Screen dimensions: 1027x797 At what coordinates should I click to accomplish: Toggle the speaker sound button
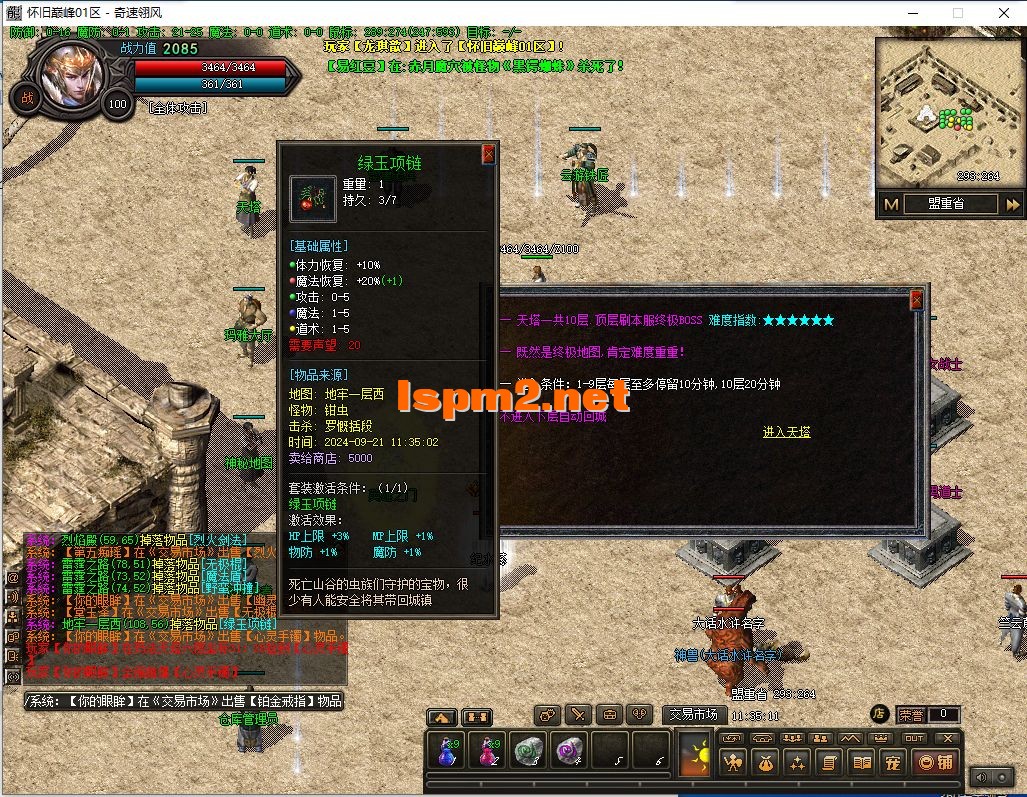point(982,777)
